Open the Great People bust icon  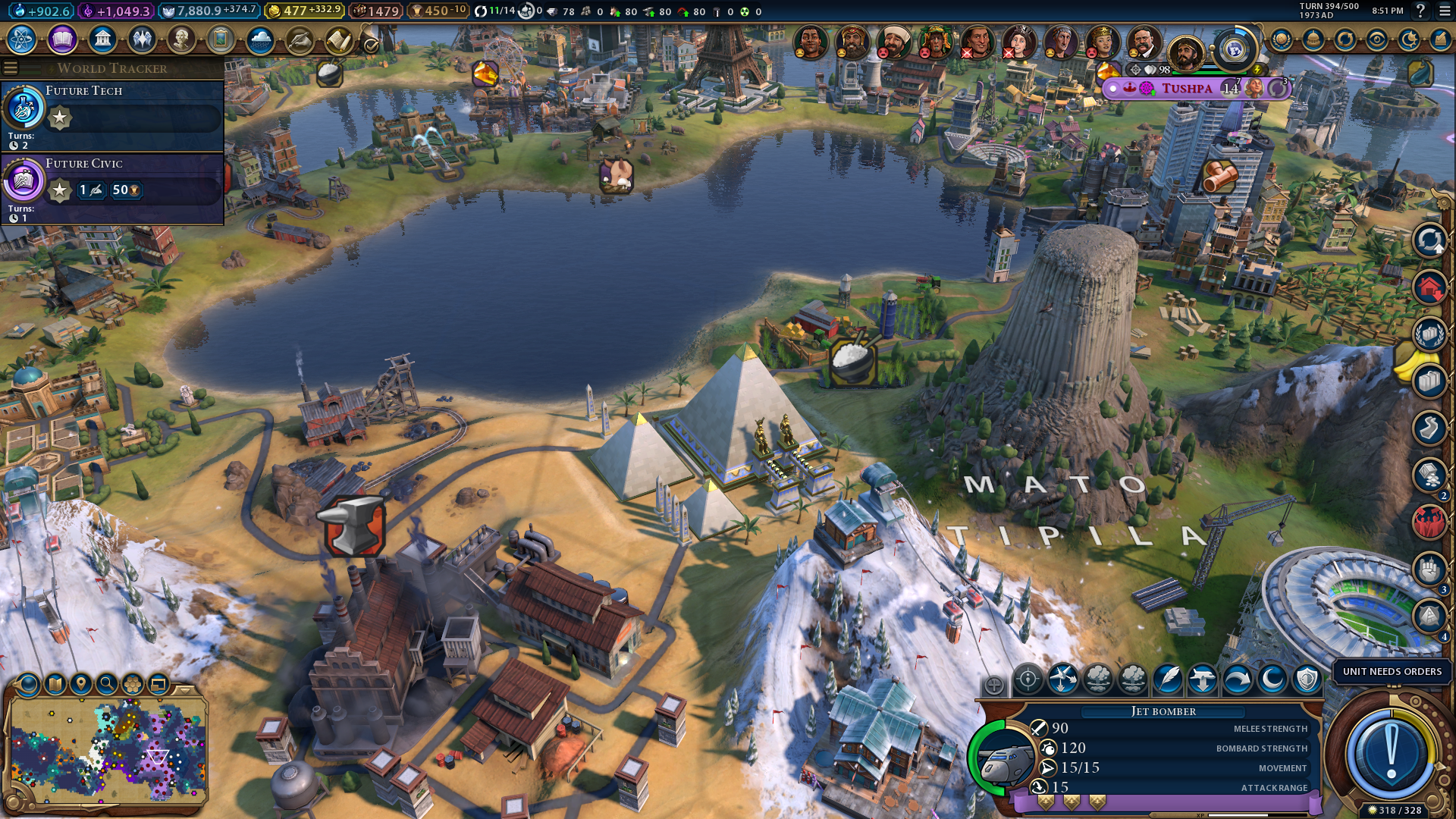[x=181, y=39]
